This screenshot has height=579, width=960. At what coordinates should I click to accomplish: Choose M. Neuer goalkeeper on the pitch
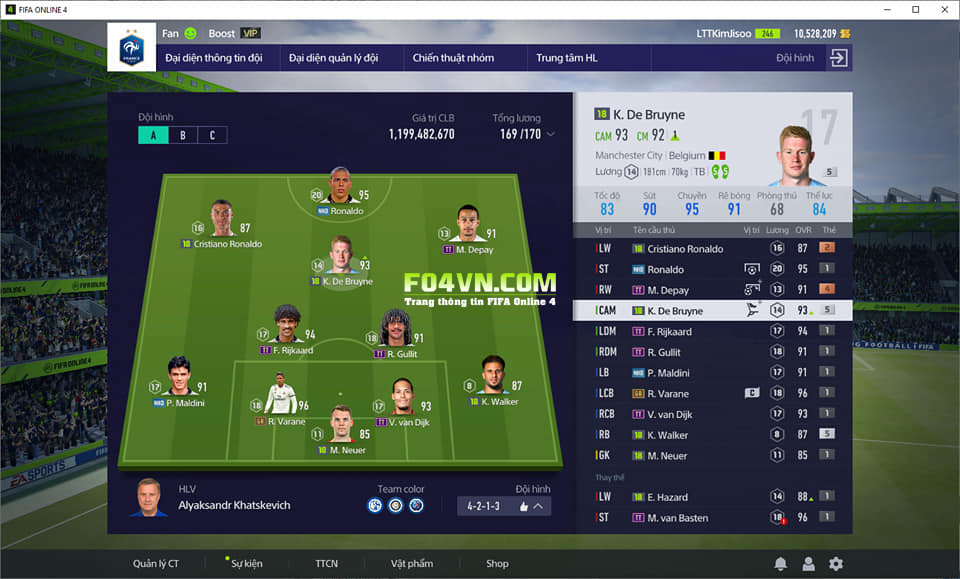point(340,434)
